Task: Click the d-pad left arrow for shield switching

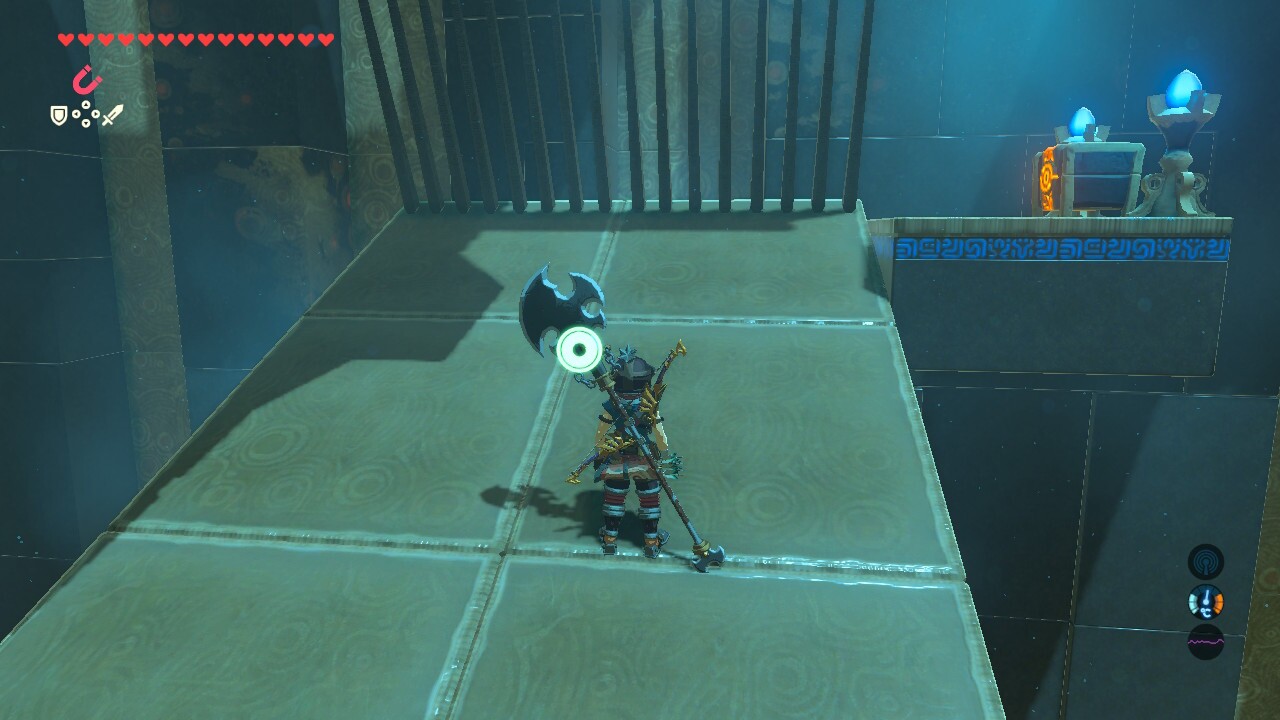Action: [75, 114]
